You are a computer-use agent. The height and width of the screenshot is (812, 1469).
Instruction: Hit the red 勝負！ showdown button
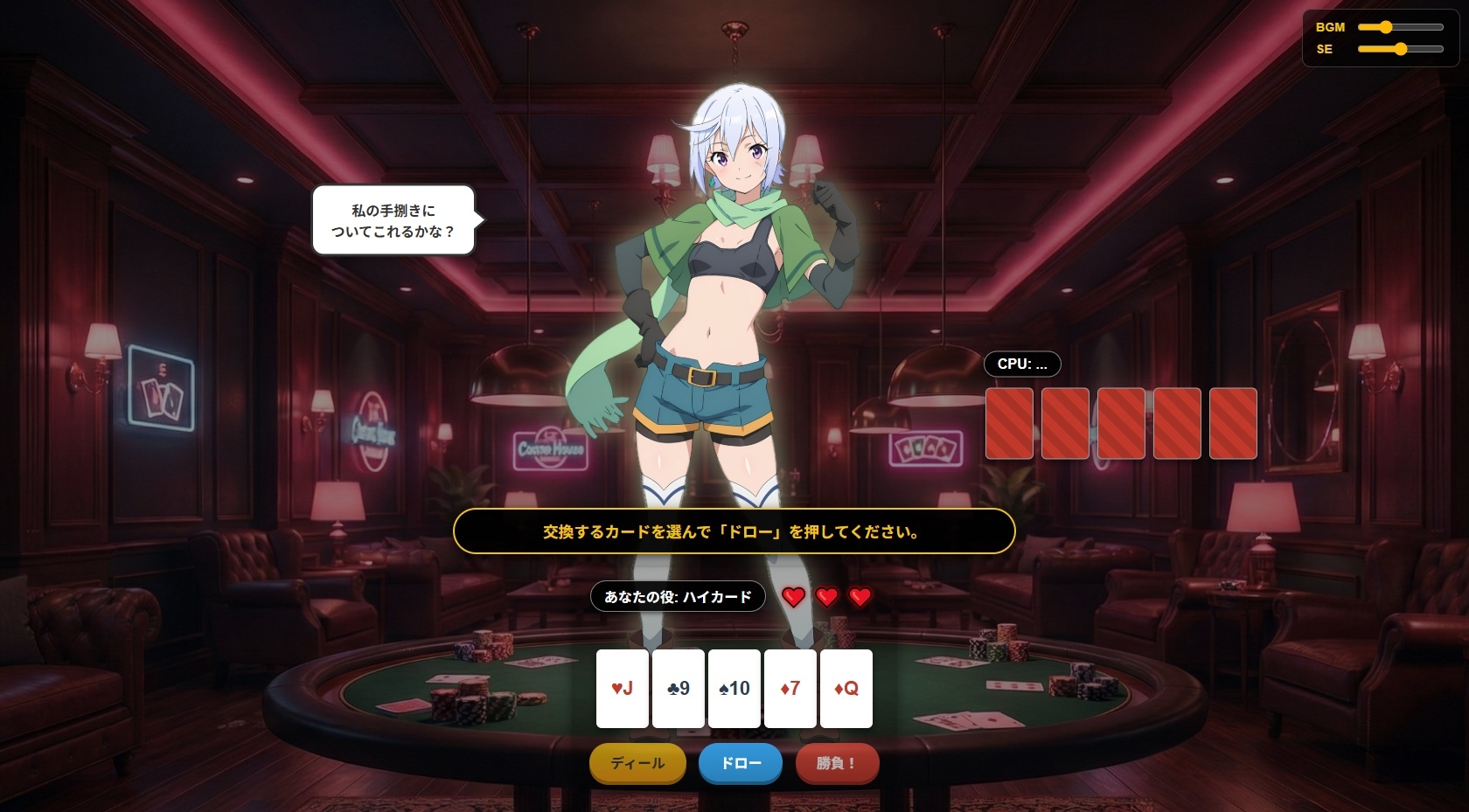(837, 763)
